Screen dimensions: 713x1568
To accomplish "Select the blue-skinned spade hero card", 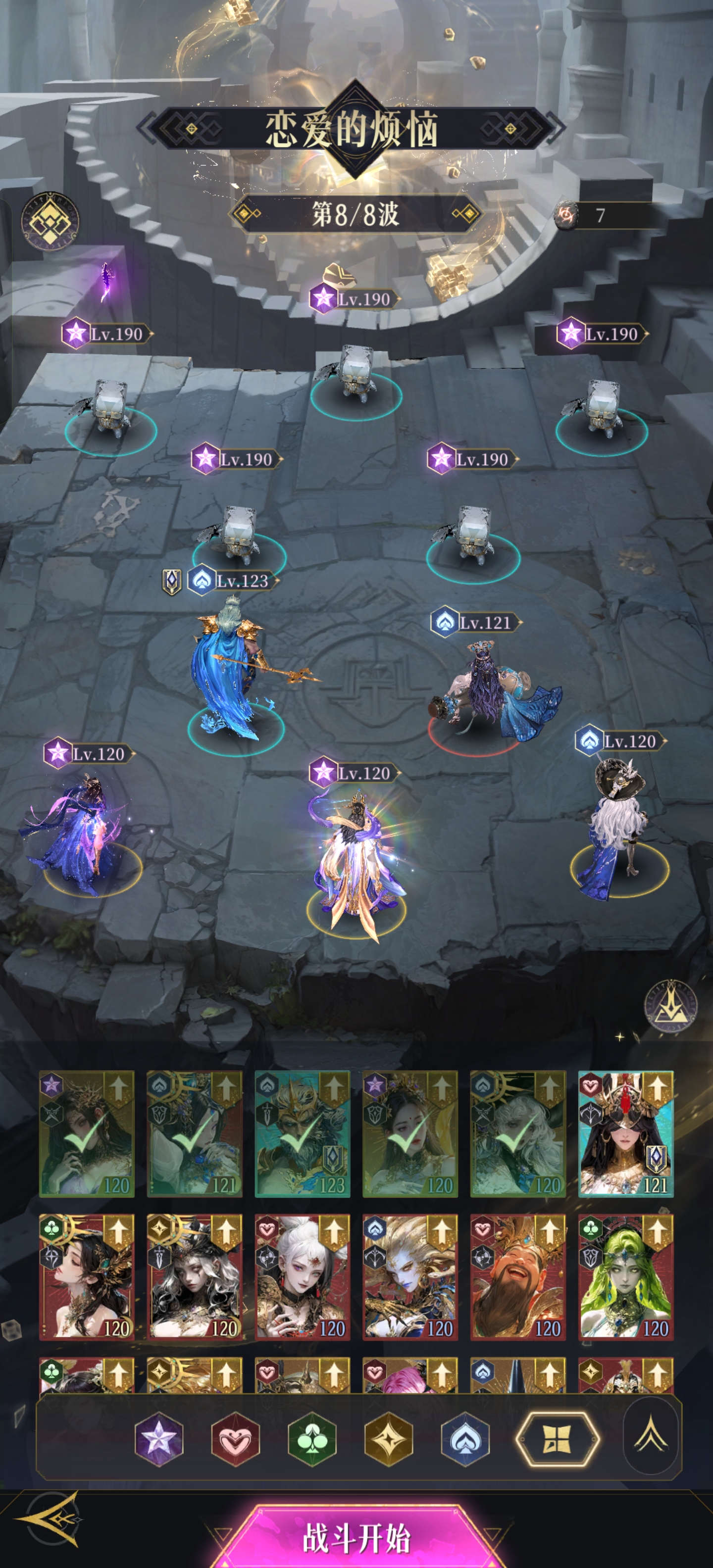I will click(410, 1277).
